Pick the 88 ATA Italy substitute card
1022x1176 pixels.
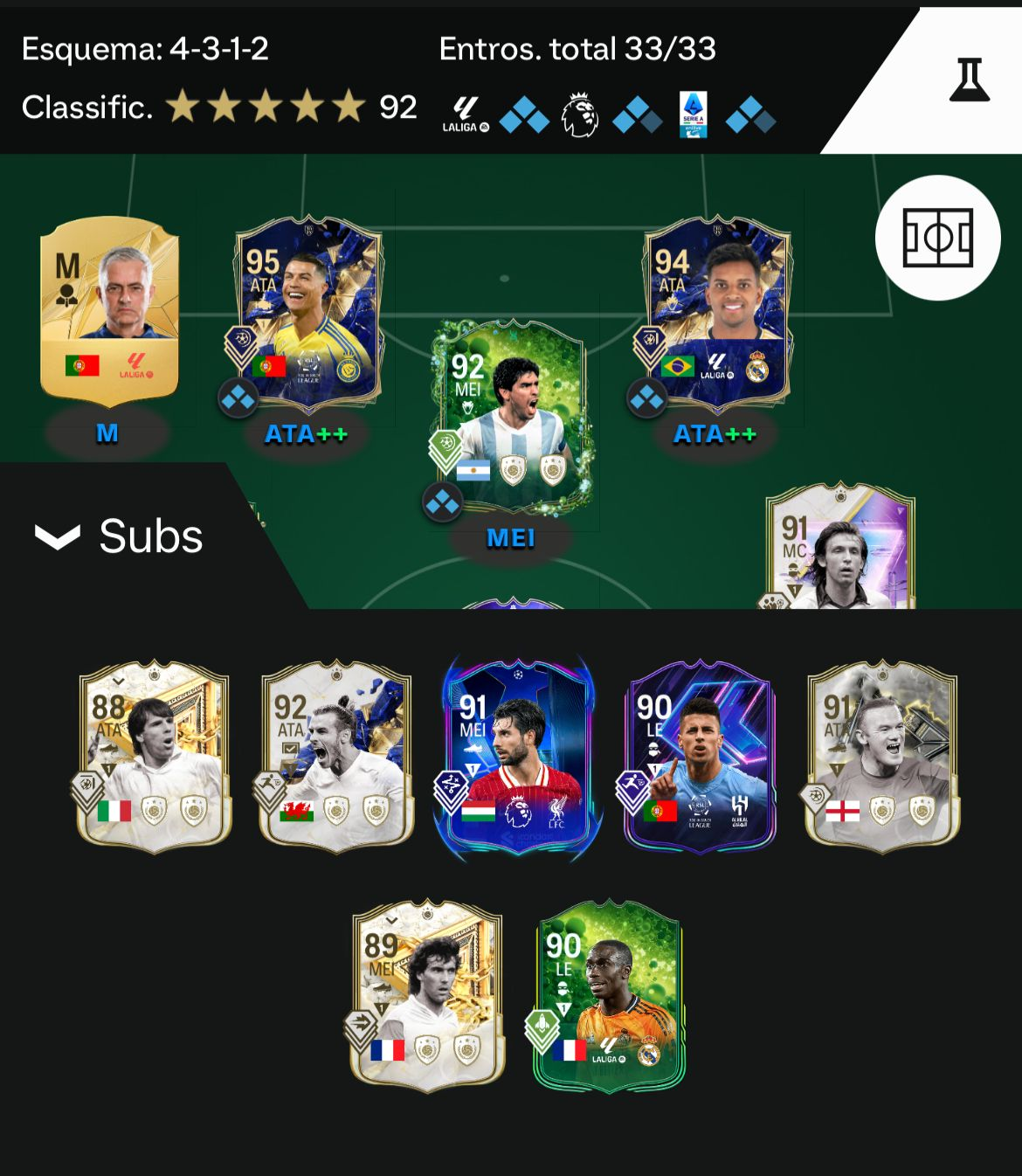click(x=154, y=755)
